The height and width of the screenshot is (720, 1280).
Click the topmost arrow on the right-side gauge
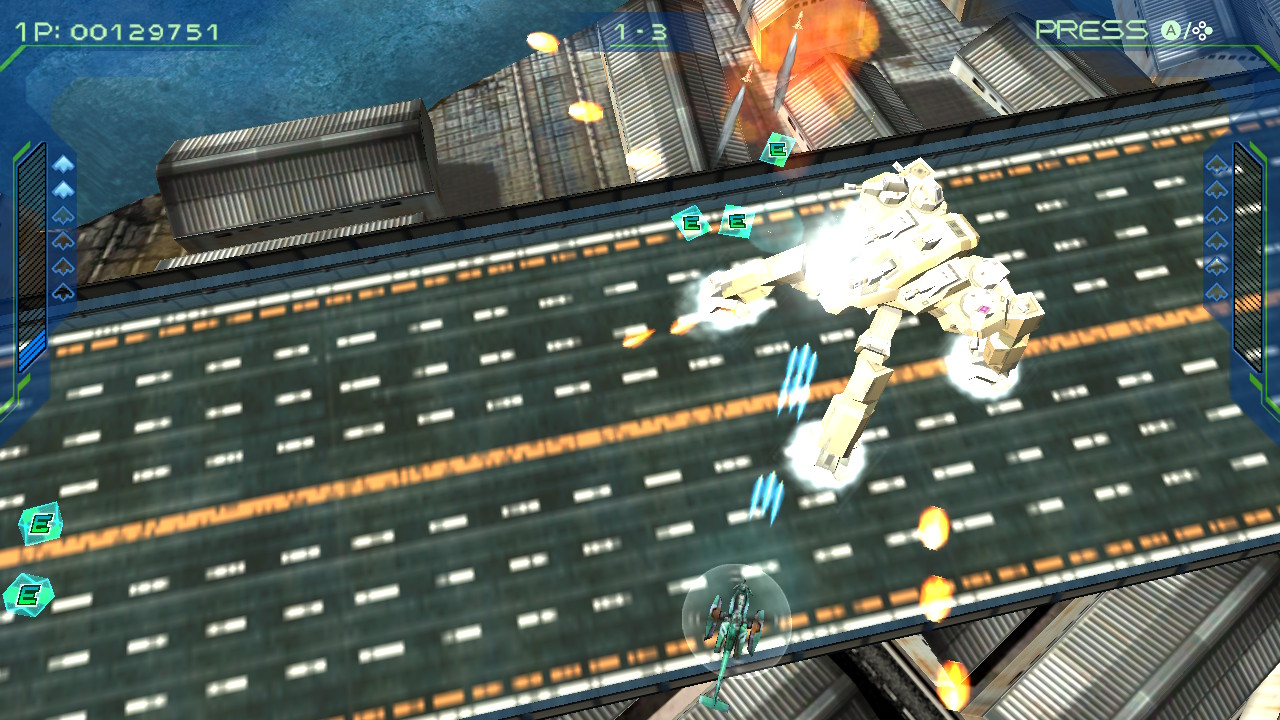[1216, 167]
